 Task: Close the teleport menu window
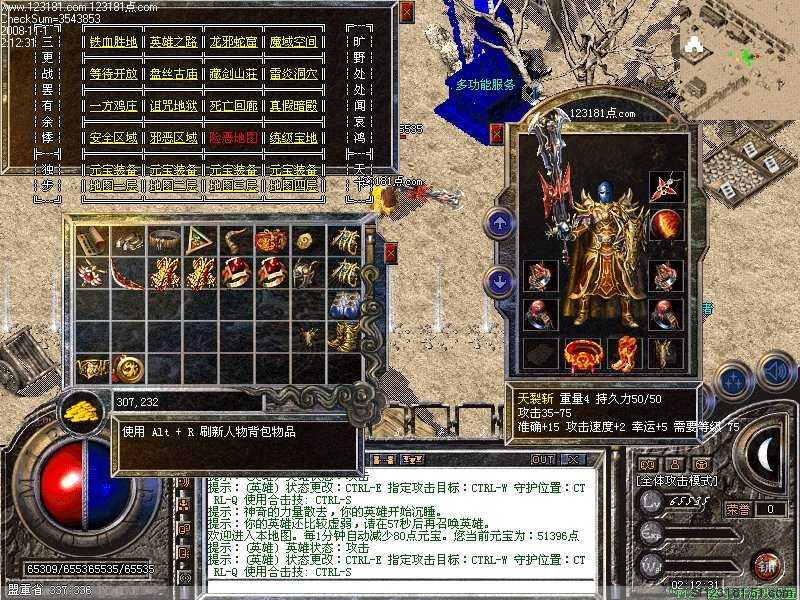click(405, 11)
